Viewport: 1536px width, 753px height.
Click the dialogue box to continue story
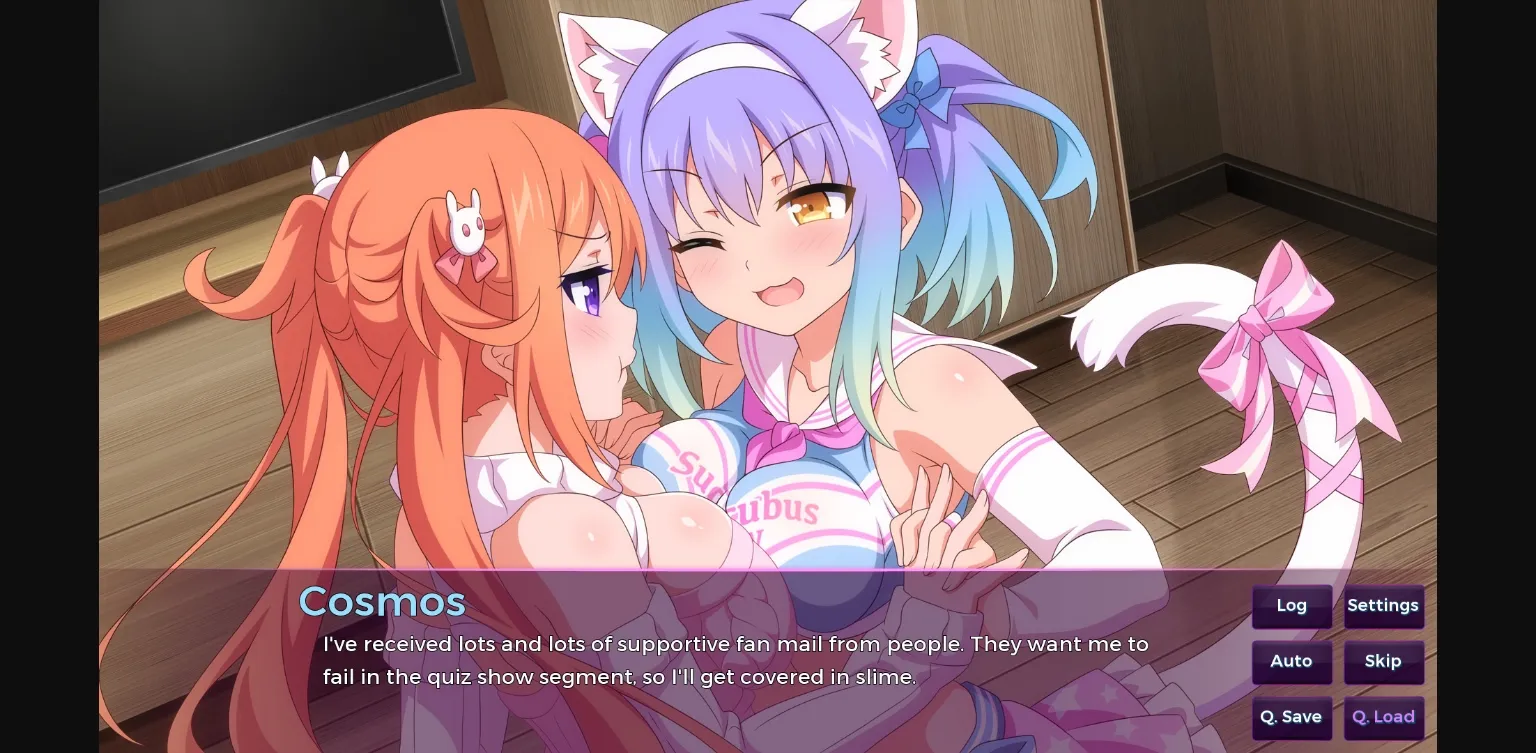(735, 660)
